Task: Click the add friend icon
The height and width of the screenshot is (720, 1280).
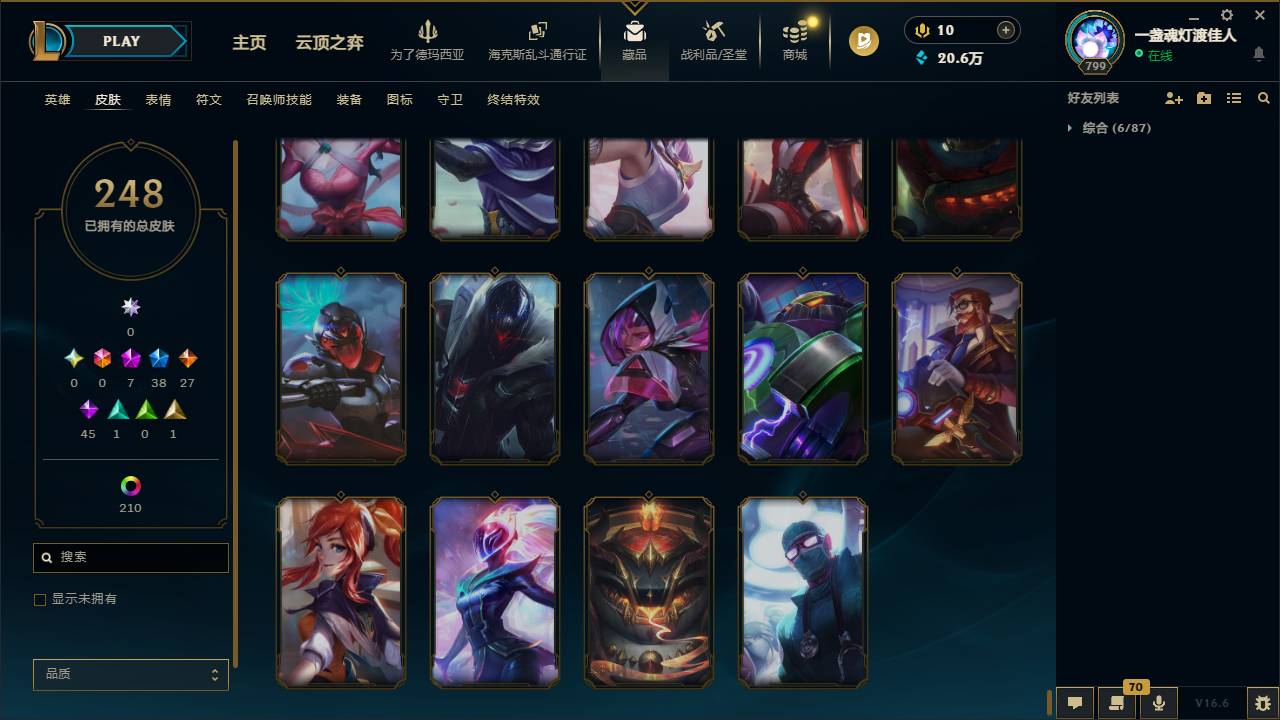Action: click(1175, 97)
